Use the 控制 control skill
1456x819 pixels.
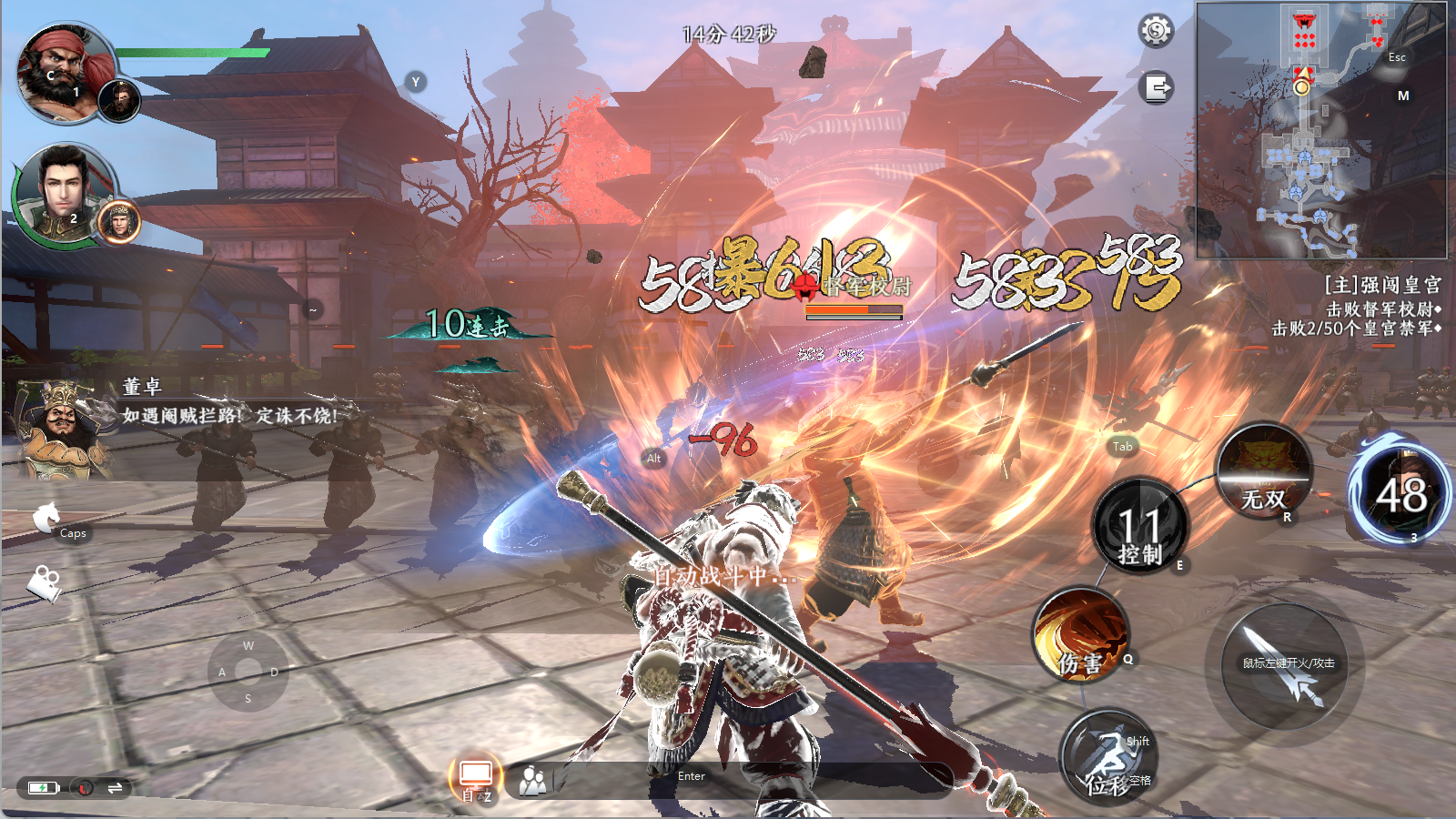click(1139, 526)
